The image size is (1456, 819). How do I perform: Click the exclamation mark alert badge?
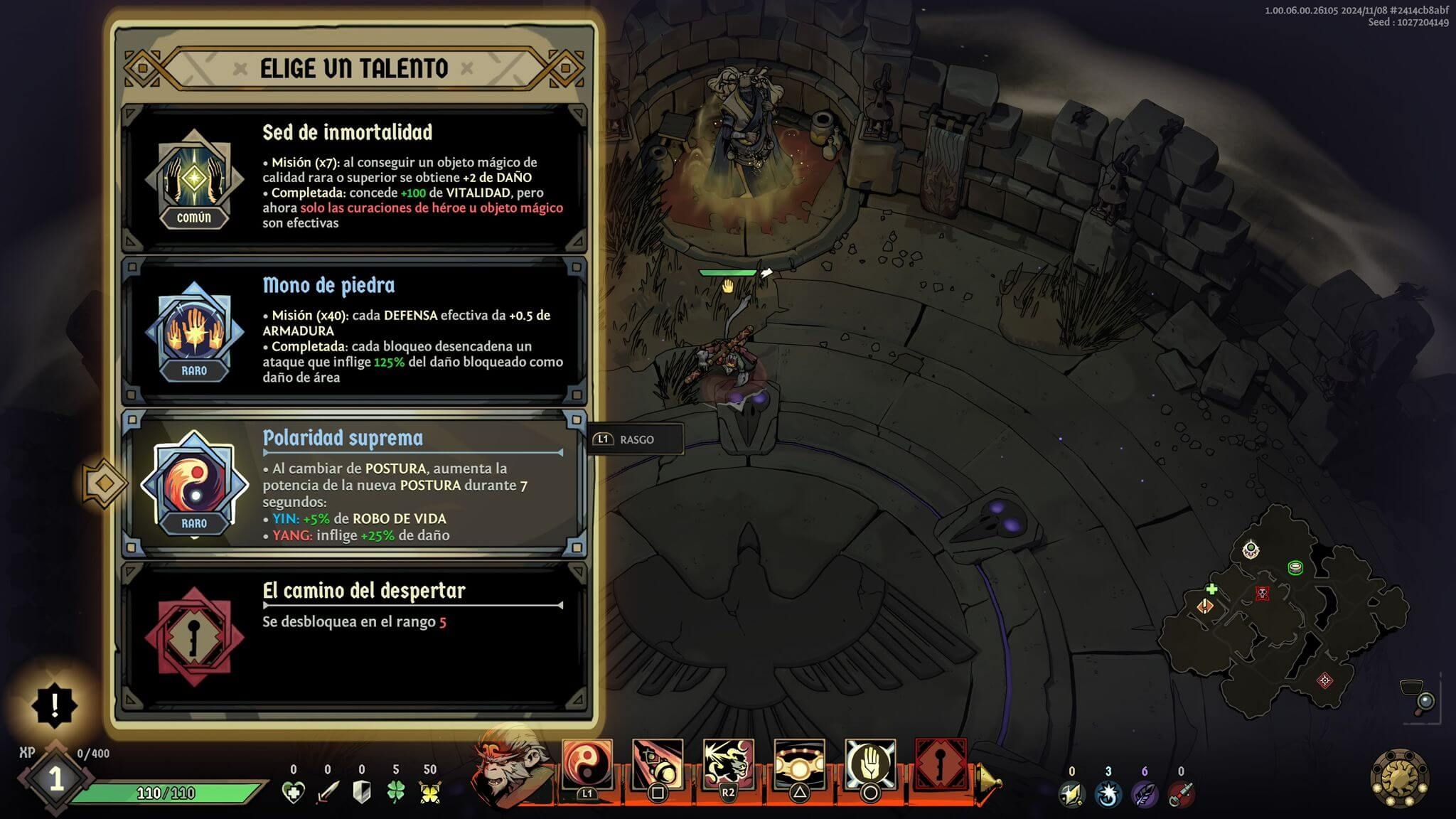click(55, 705)
